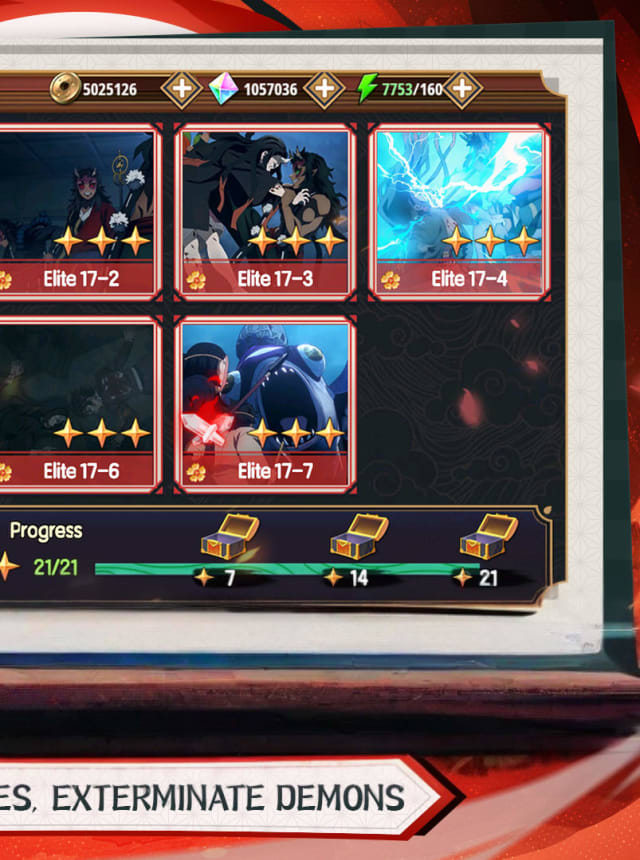Choose the Elite 17-4 lightning stage
This screenshot has width=640, height=860.
coord(459,212)
